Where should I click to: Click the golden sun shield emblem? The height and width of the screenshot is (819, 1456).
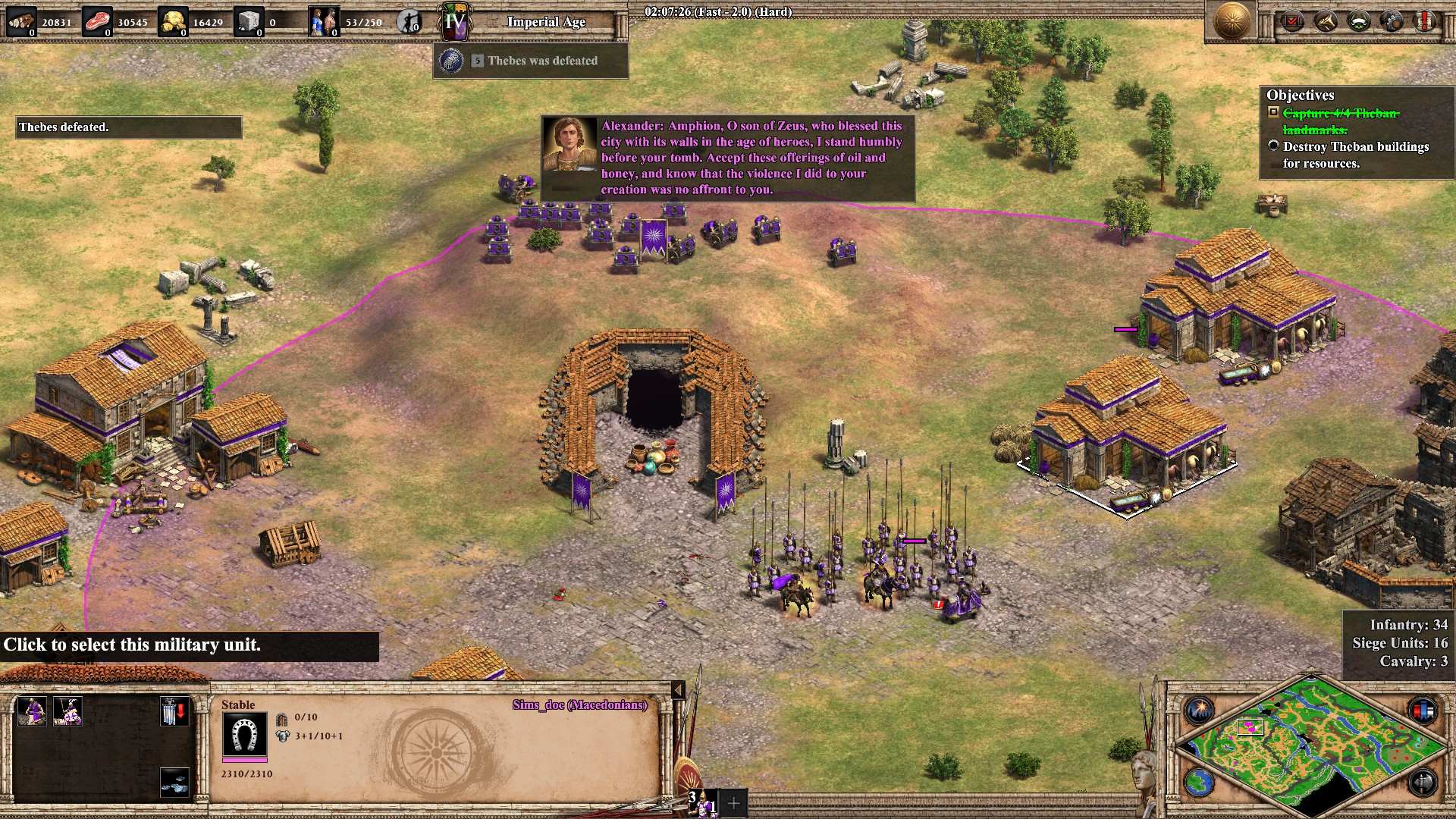click(x=1232, y=21)
